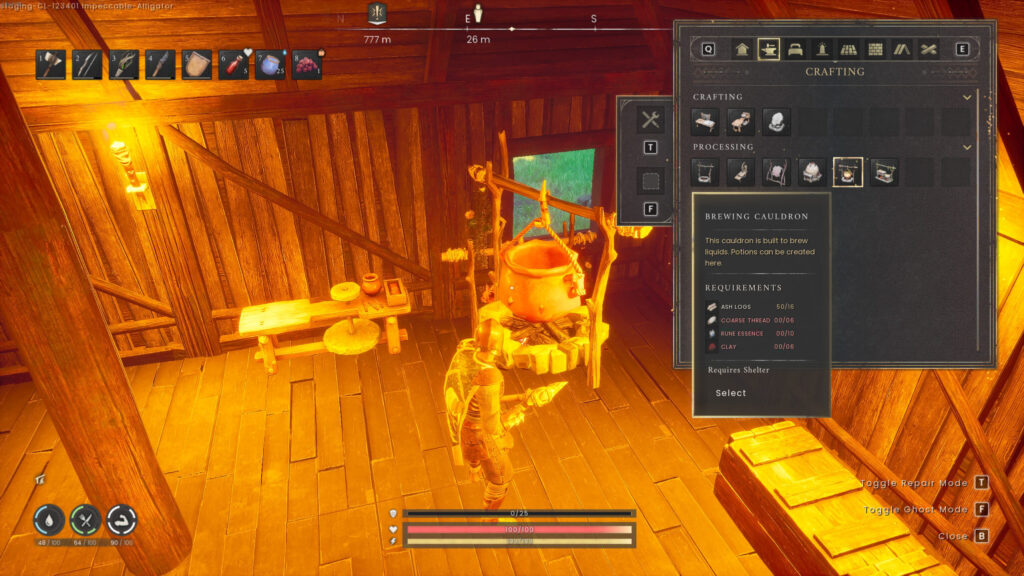Toggle repair mode with the crossed tools icon
Screen dimensions: 1024x576
651,120
